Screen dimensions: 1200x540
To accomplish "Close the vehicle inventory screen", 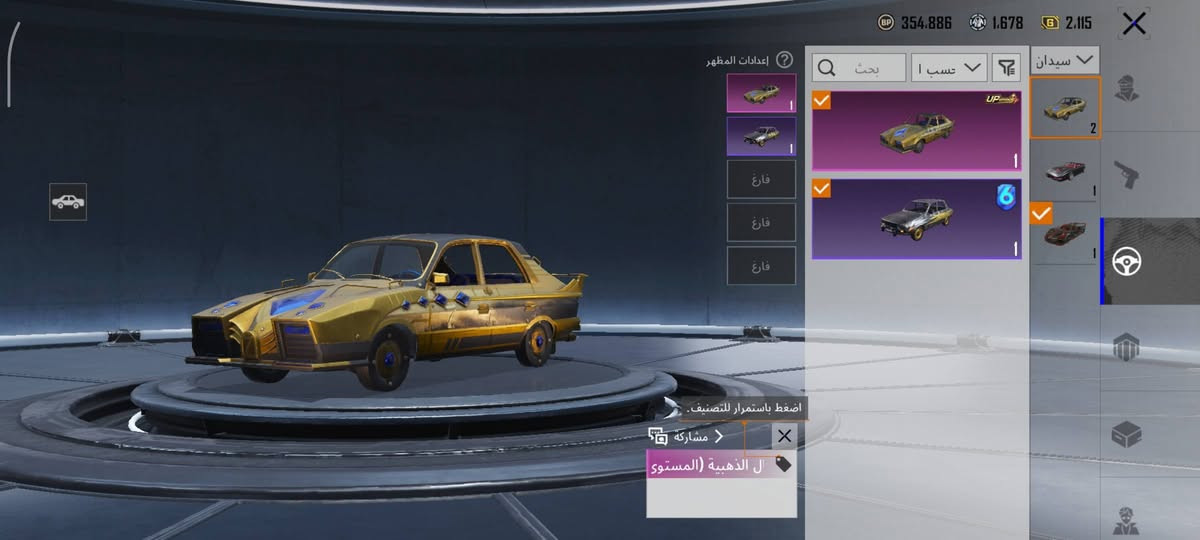I will coord(1134,24).
